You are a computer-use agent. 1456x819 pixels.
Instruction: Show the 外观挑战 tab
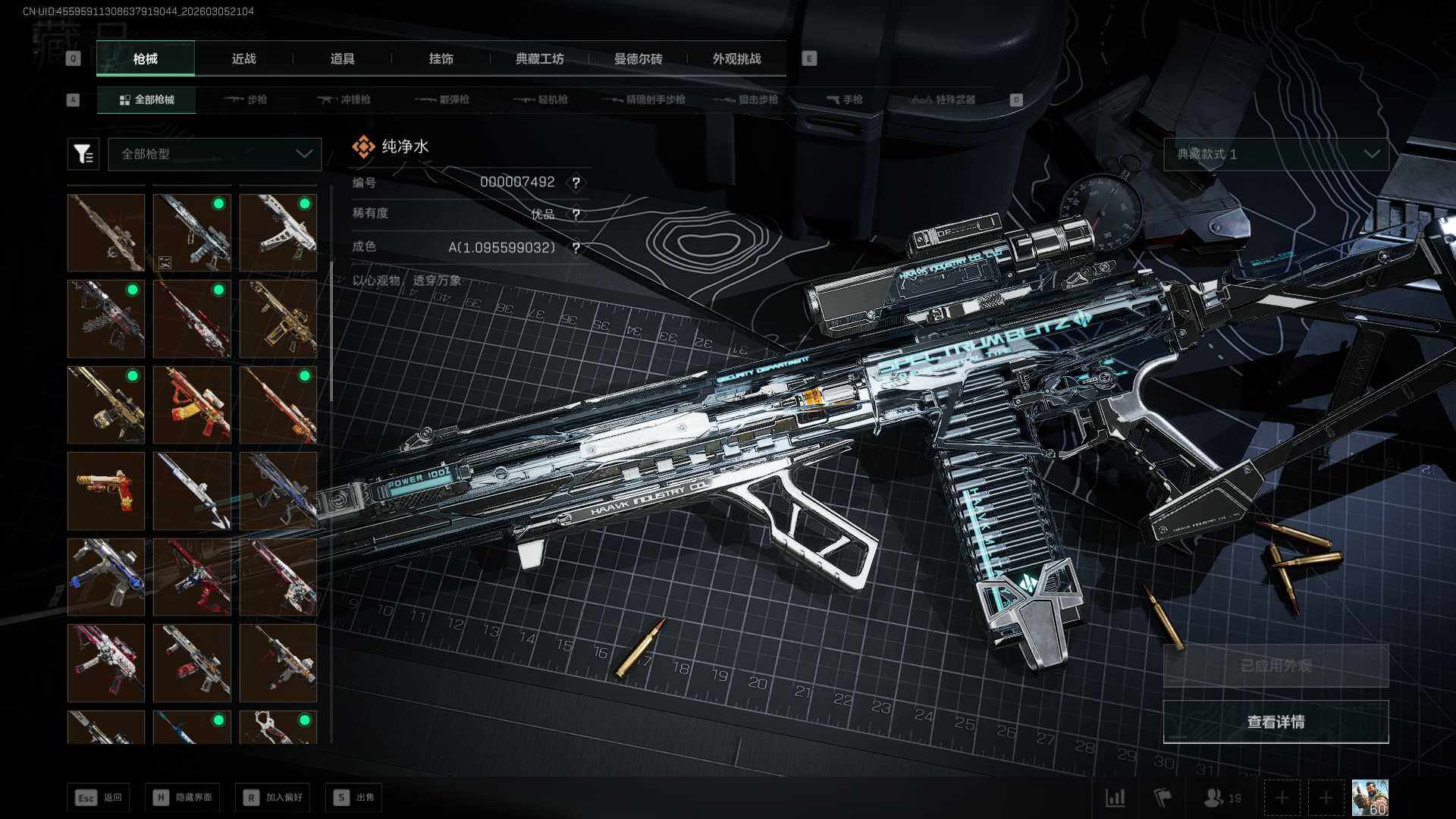point(736,58)
